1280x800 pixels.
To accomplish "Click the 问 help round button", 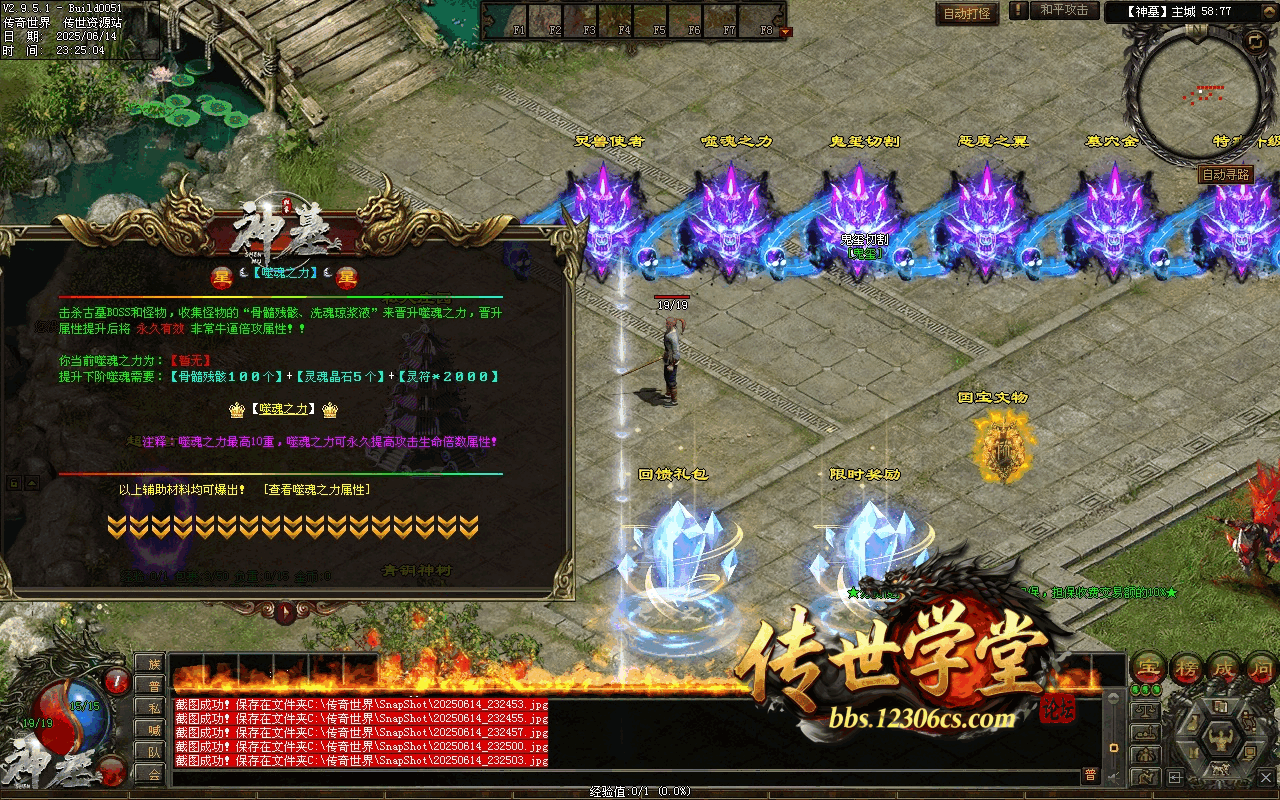I will tap(1262, 667).
